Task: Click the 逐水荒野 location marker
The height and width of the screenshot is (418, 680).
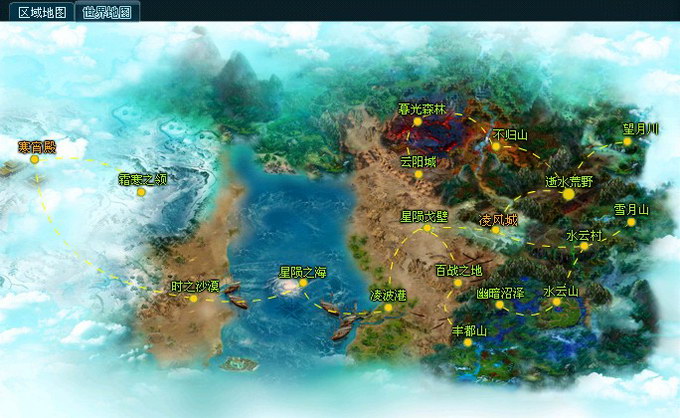Action: pyautogui.click(x=569, y=194)
